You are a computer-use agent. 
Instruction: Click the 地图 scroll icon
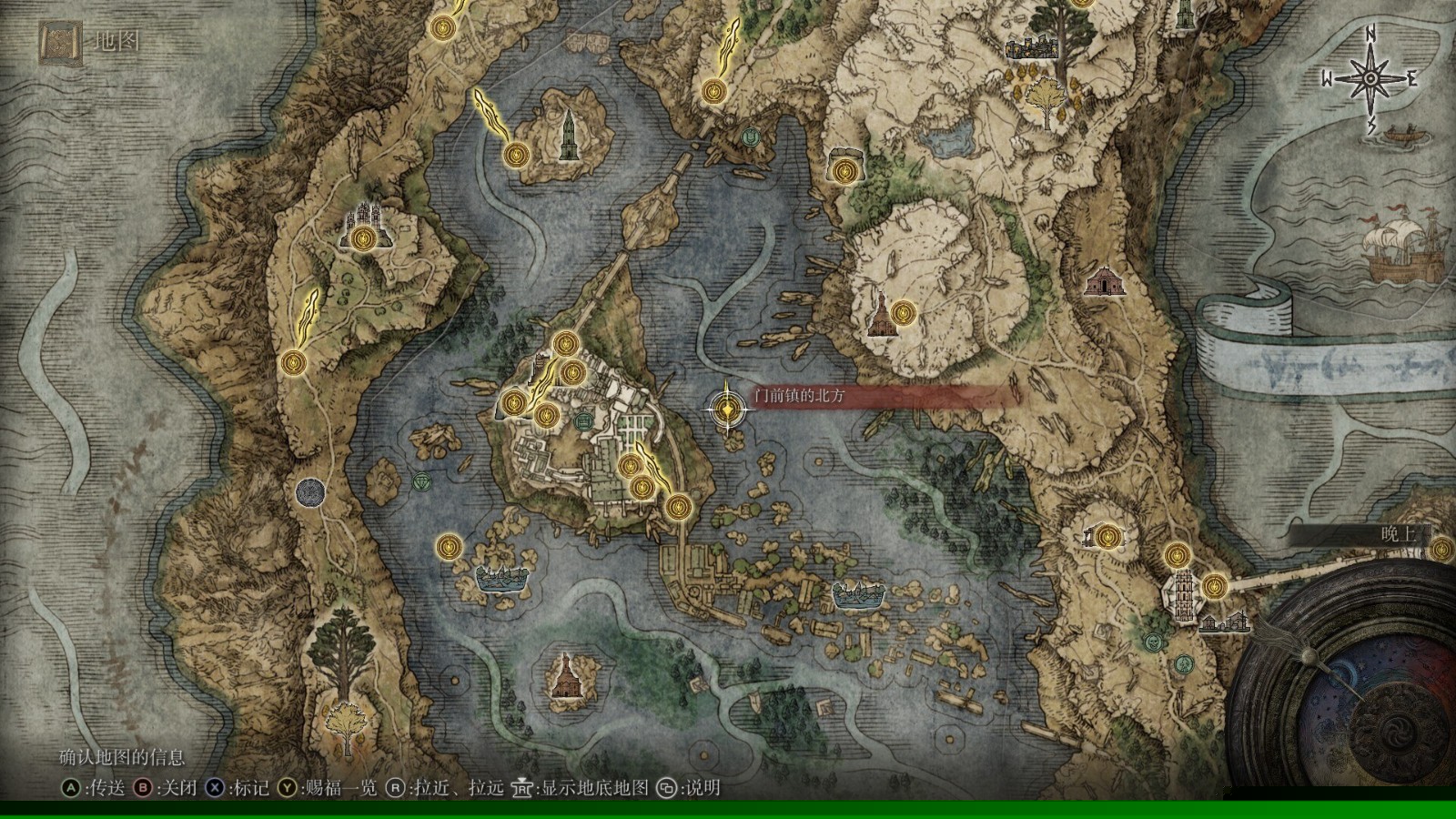[x=61, y=41]
